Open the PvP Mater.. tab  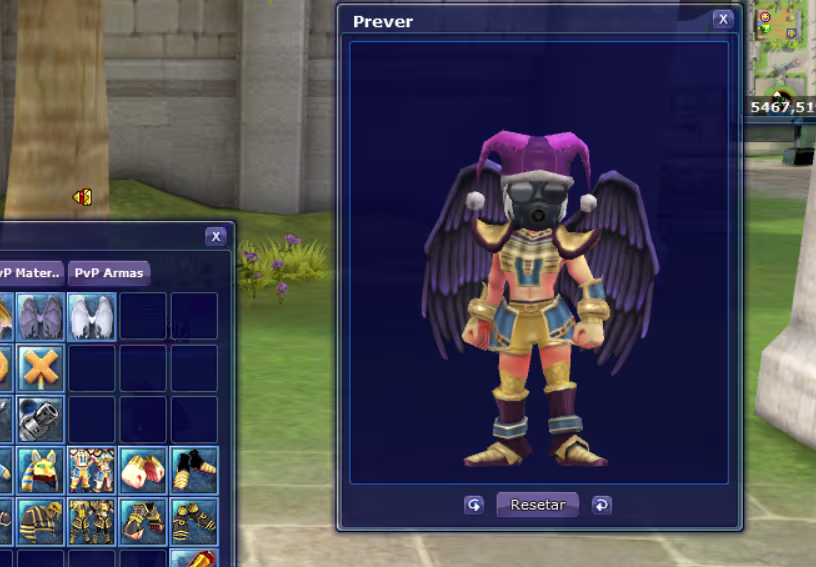coord(30,272)
